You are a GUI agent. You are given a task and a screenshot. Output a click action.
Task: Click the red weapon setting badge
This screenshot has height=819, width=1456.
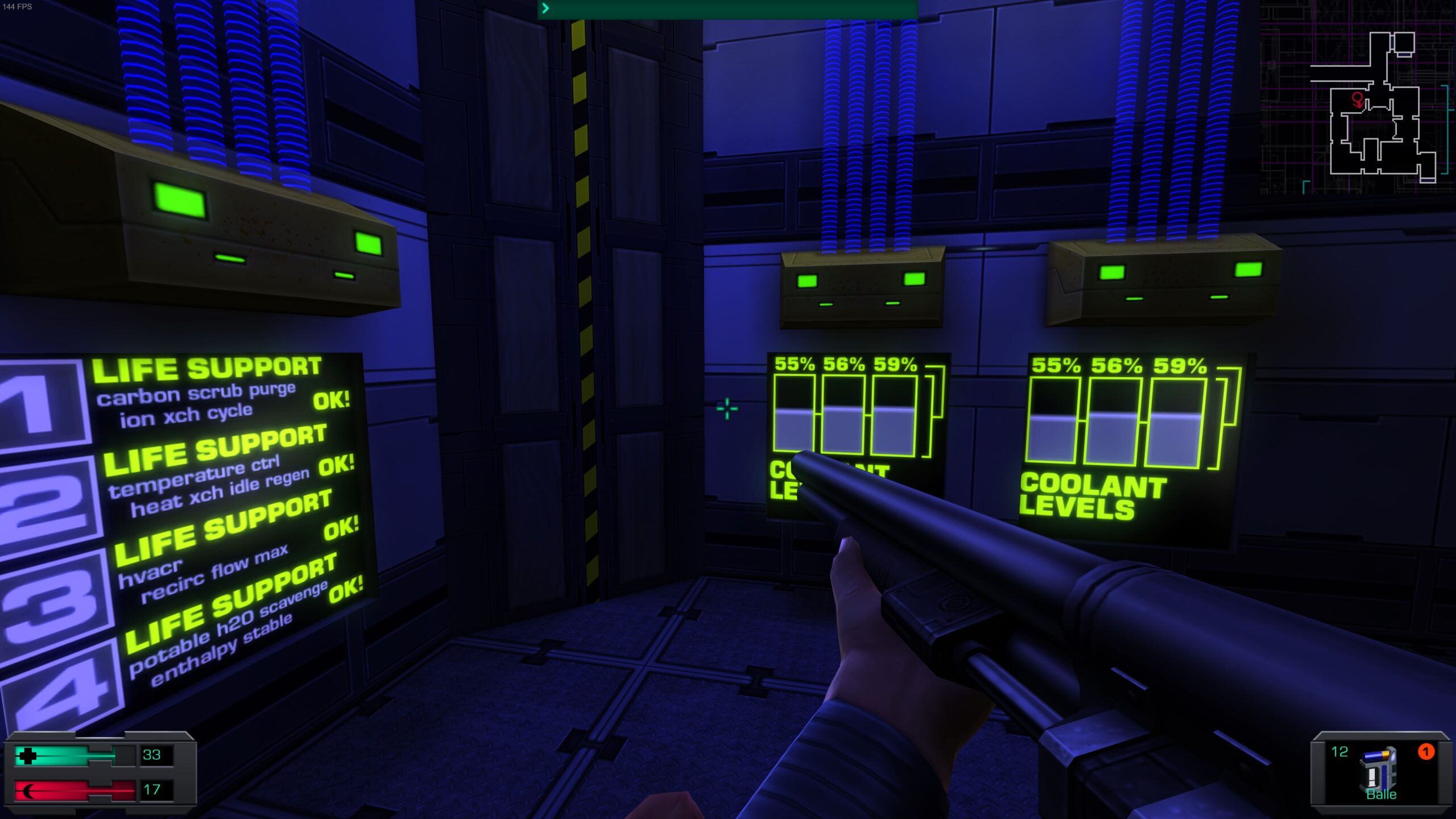[x=1425, y=752]
